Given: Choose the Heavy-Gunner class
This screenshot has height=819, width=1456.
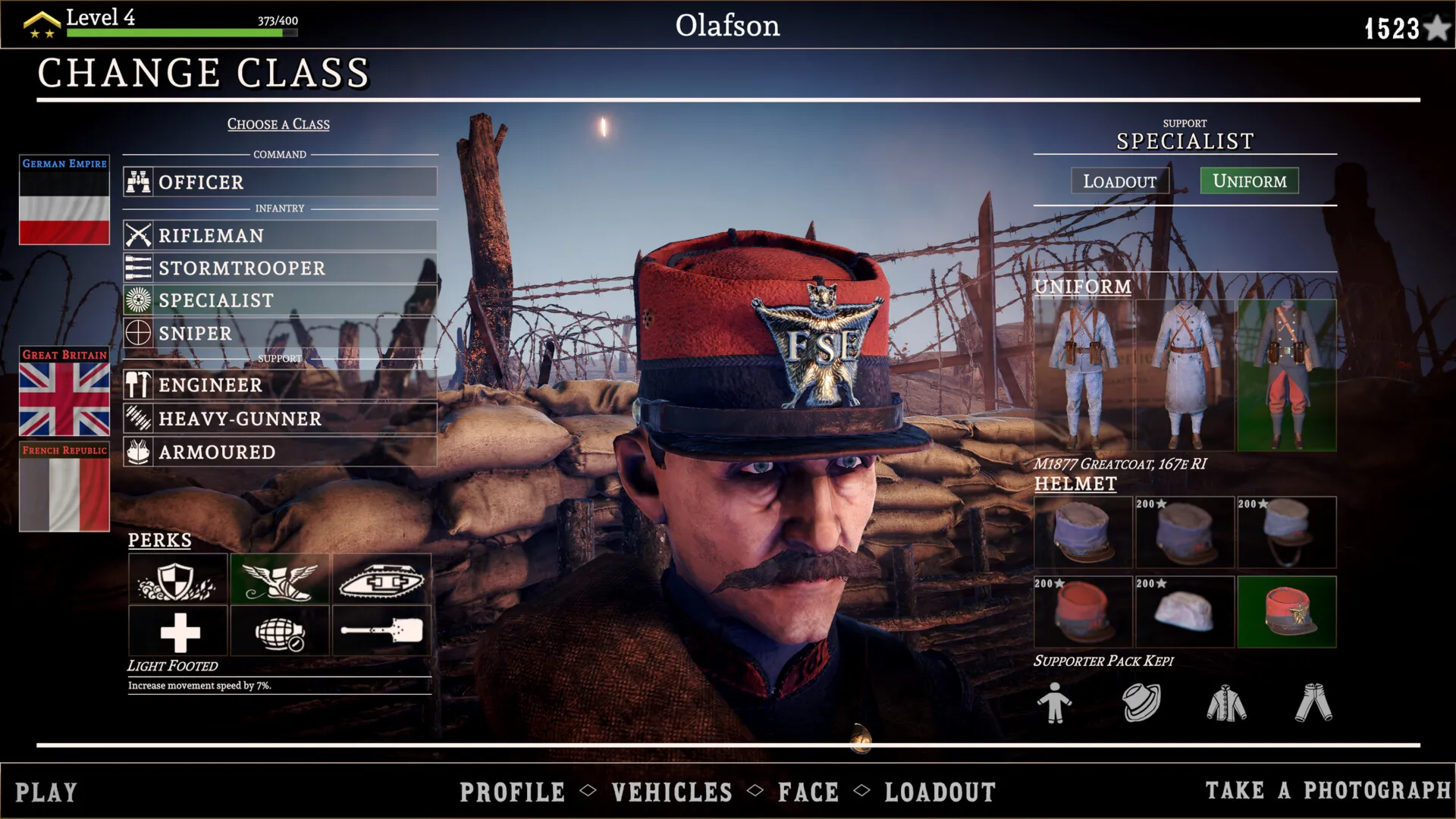Looking at the screenshot, I should tap(280, 419).
